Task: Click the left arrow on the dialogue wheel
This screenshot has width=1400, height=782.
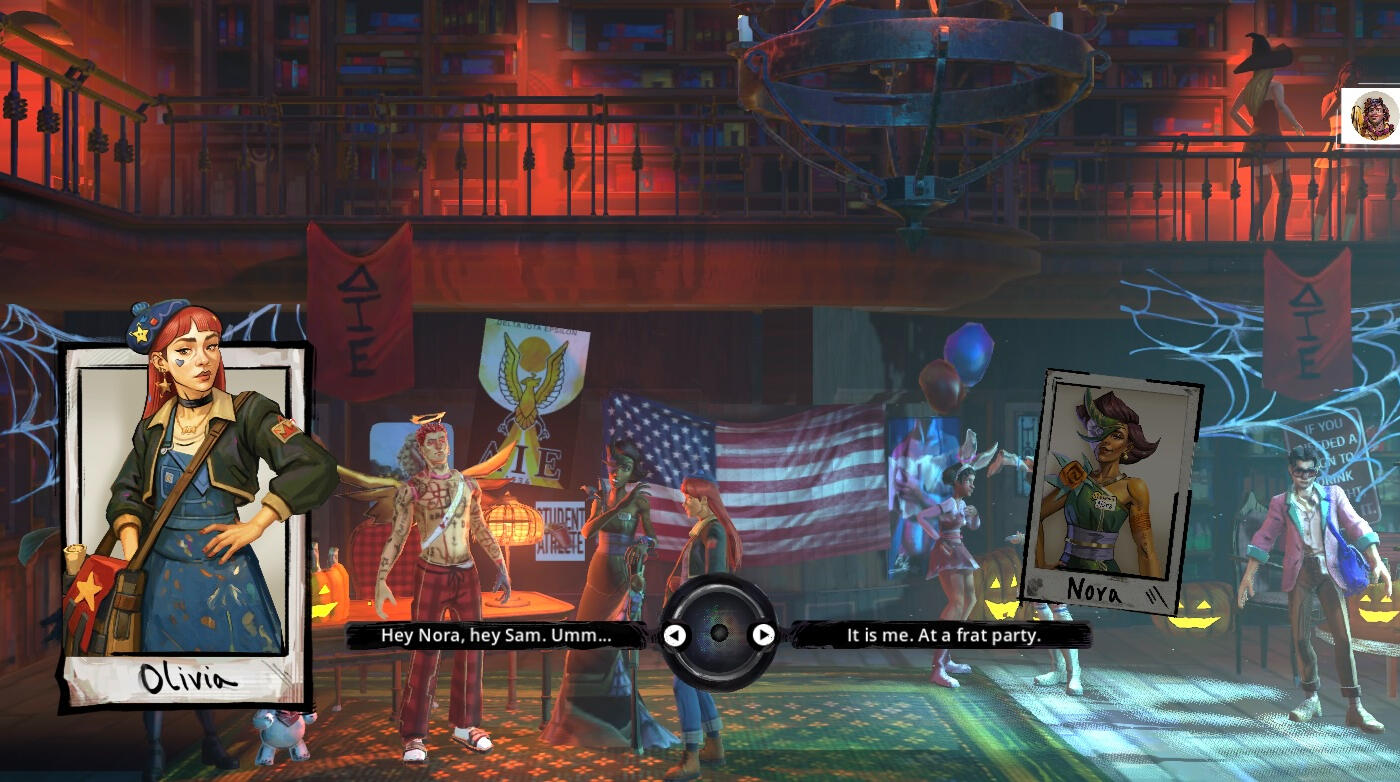Action: [676, 635]
